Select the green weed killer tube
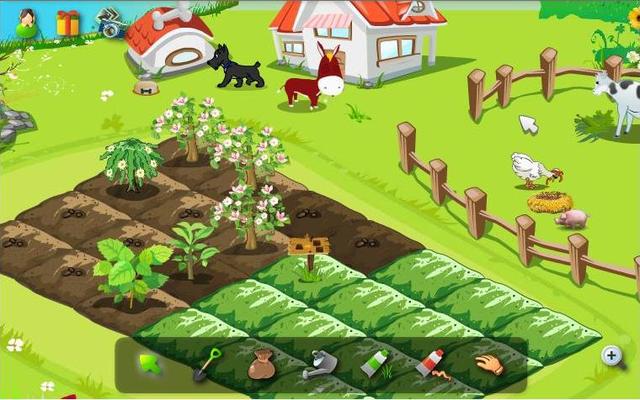640x400 pixels. point(374,363)
